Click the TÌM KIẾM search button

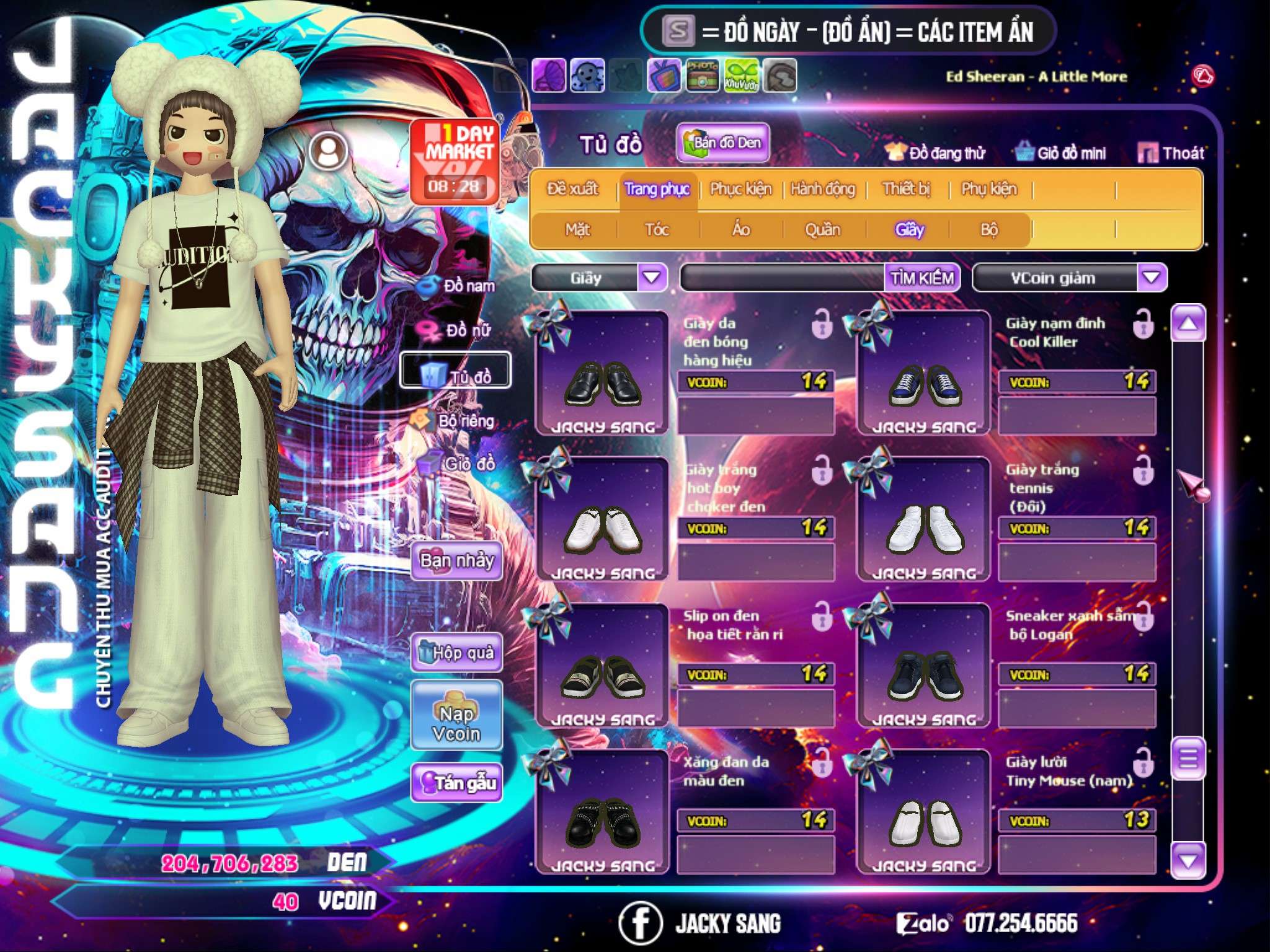tap(921, 278)
